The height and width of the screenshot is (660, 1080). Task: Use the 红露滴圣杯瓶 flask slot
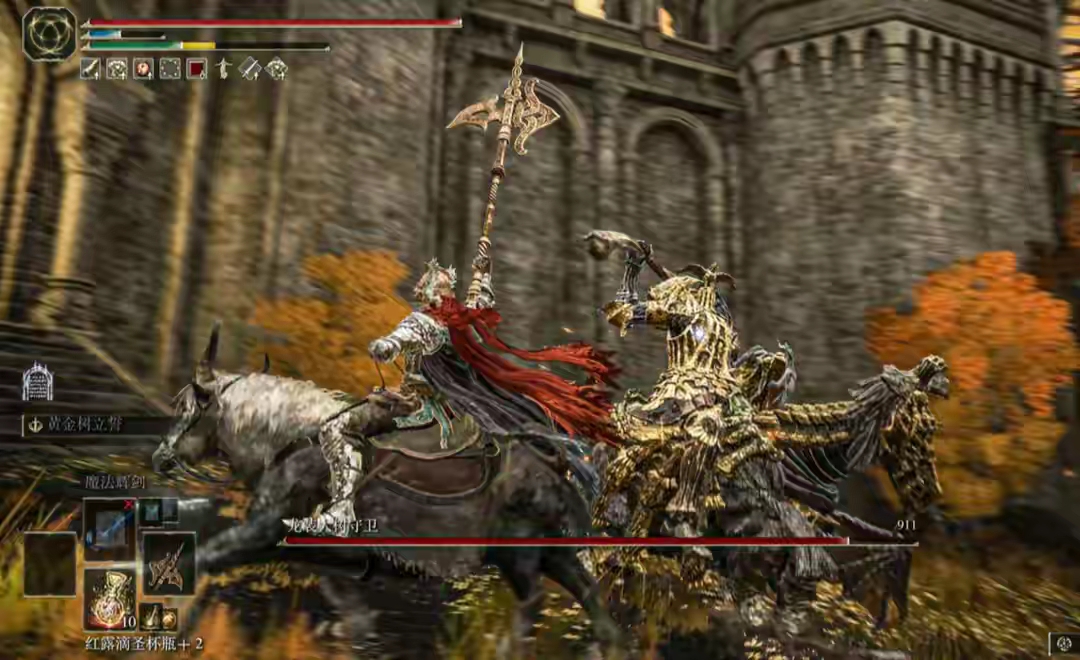tap(109, 599)
